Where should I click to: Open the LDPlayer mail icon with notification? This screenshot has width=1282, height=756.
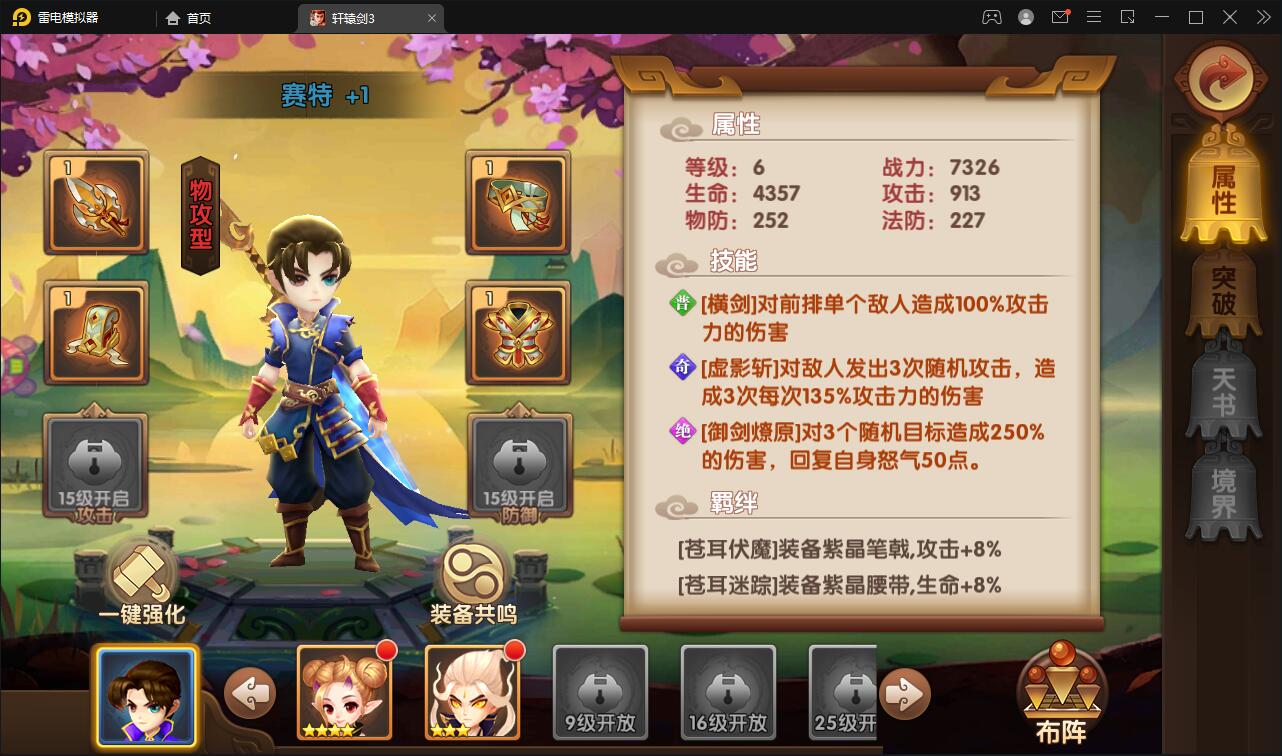tap(1061, 17)
